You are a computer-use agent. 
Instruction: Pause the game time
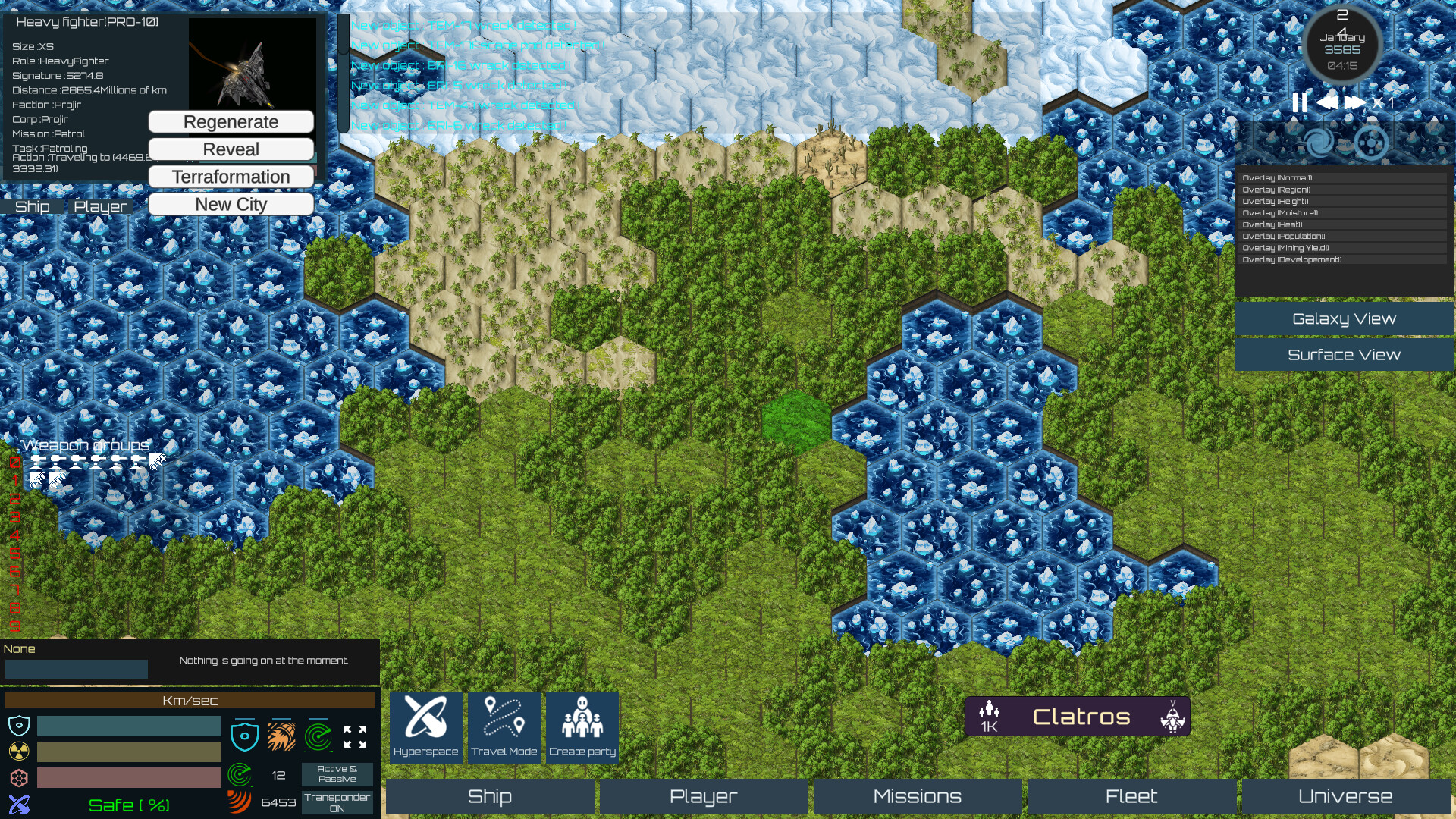tap(1300, 102)
